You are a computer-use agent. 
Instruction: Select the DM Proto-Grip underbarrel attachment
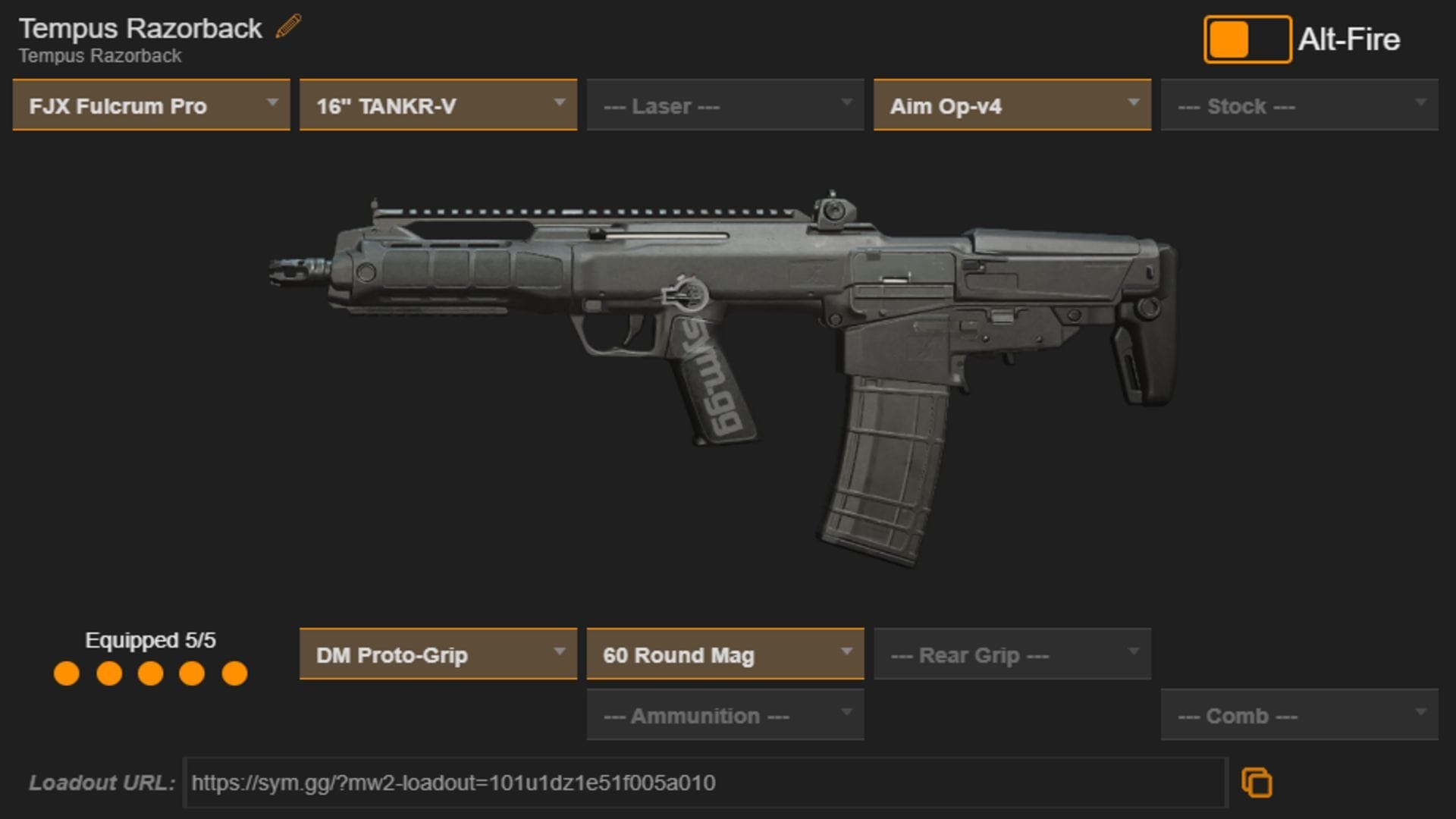point(438,654)
